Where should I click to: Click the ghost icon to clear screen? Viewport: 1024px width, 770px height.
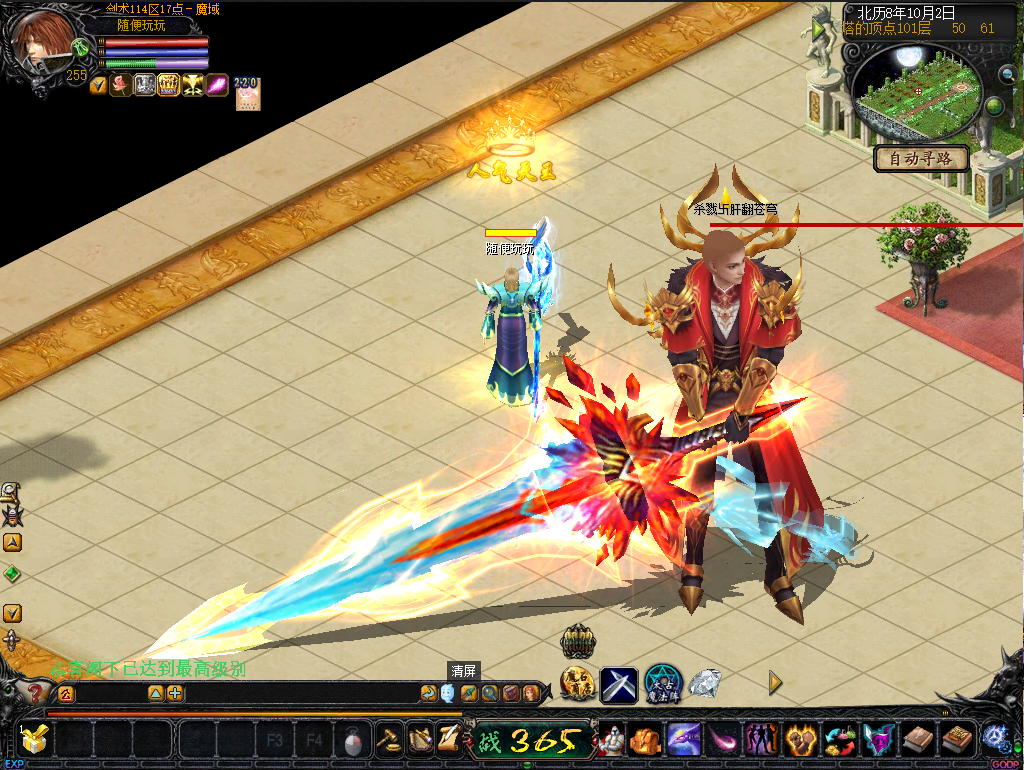point(447,693)
